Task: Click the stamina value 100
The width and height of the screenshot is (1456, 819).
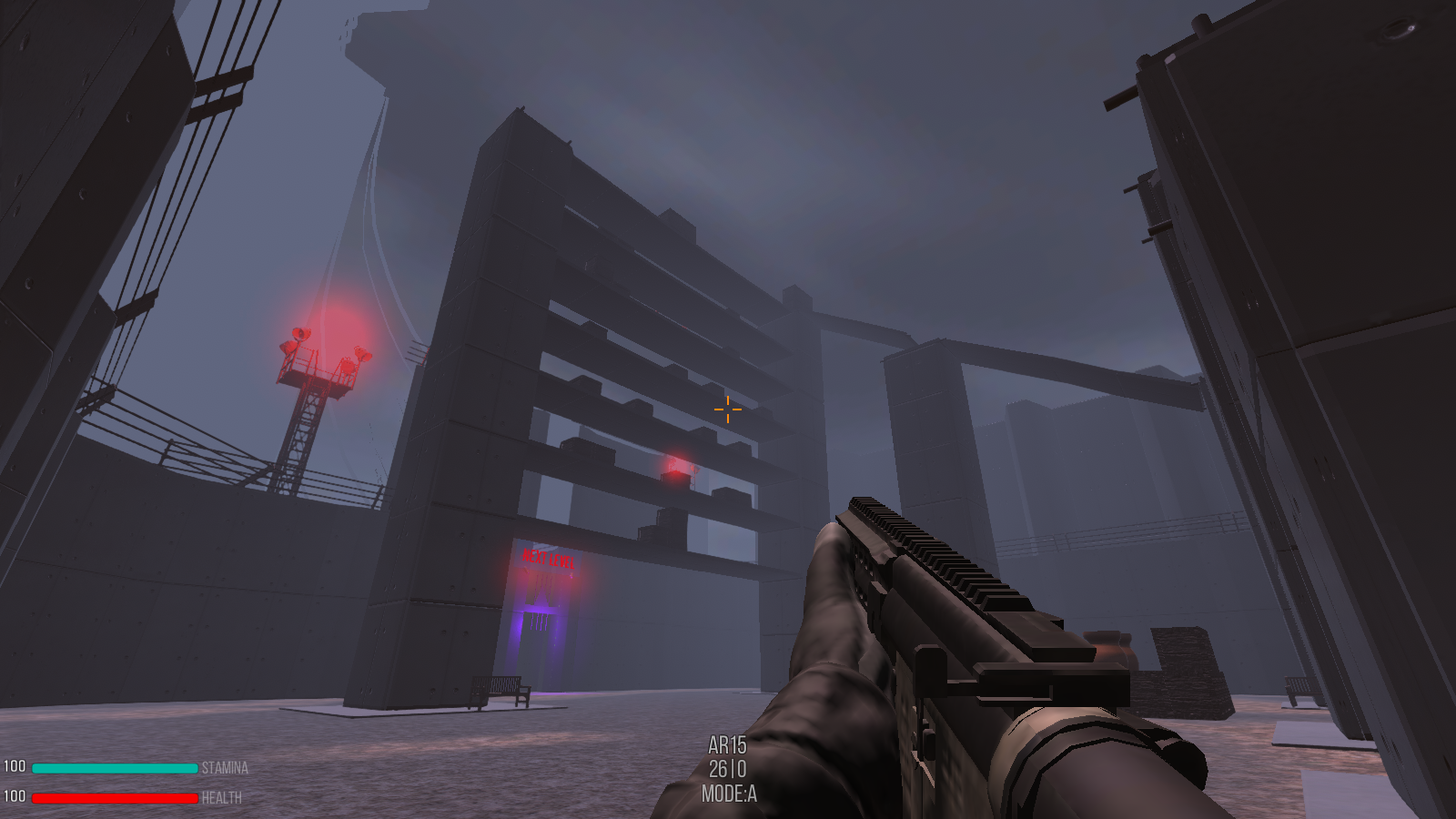Action: coord(15,765)
